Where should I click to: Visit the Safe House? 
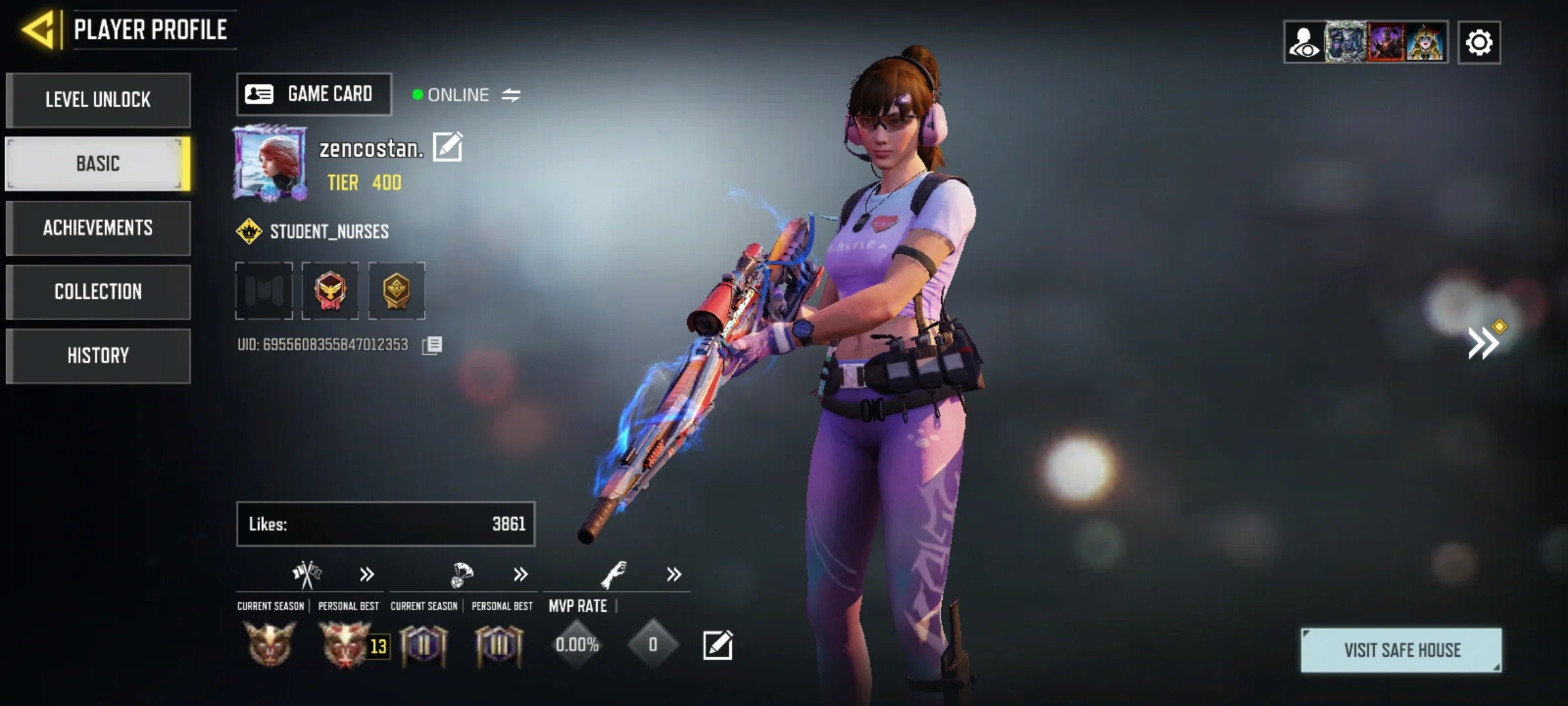(1401, 650)
